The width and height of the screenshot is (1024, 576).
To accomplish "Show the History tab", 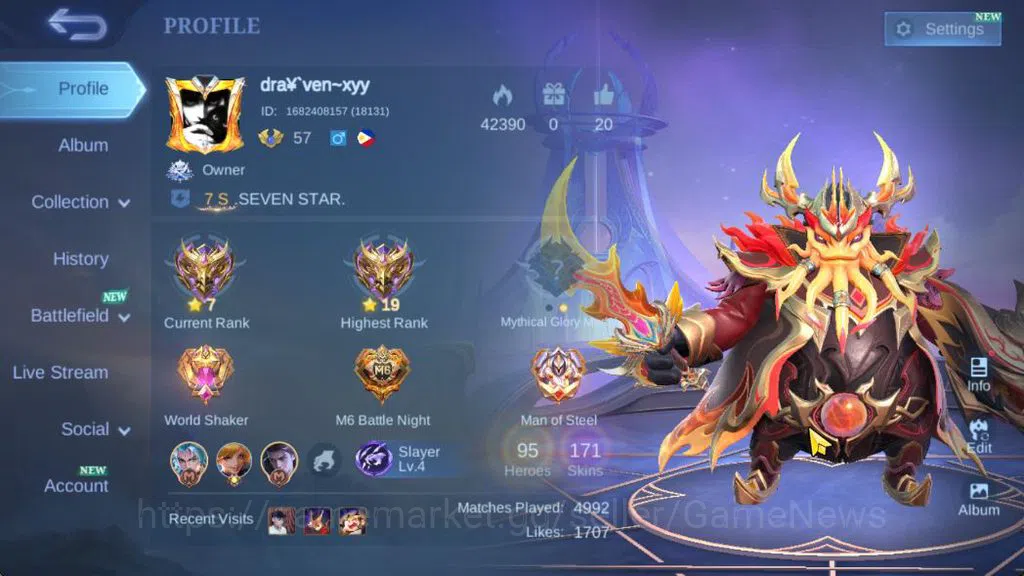I will coord(80,259).
